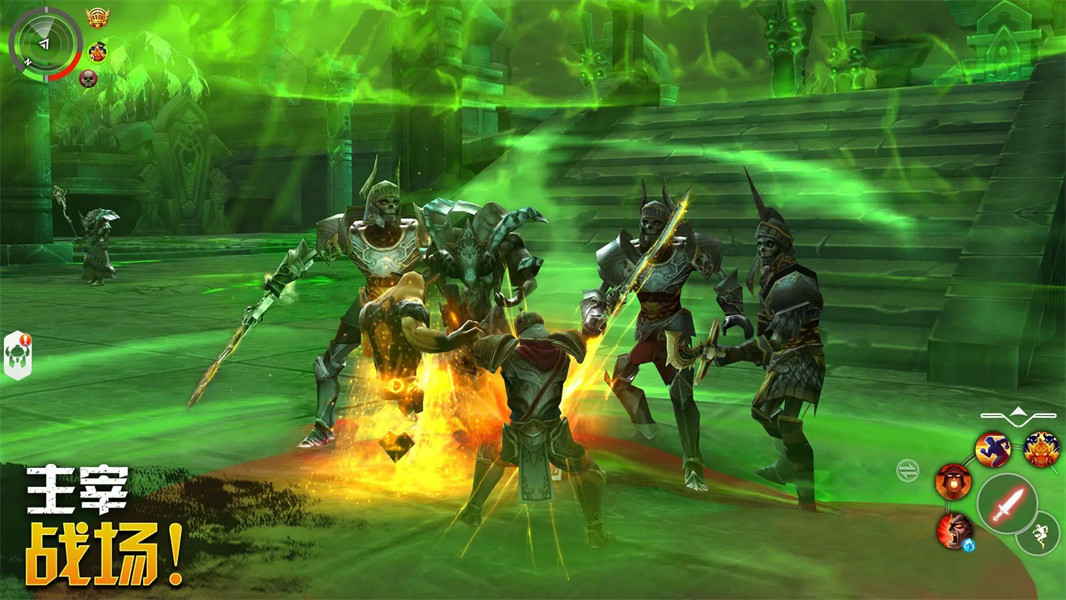Image resolution: width=1066 pixels, height=600 pixels.
Task: Attack with the glowing sword button
Action: (x=1006, y=501)
